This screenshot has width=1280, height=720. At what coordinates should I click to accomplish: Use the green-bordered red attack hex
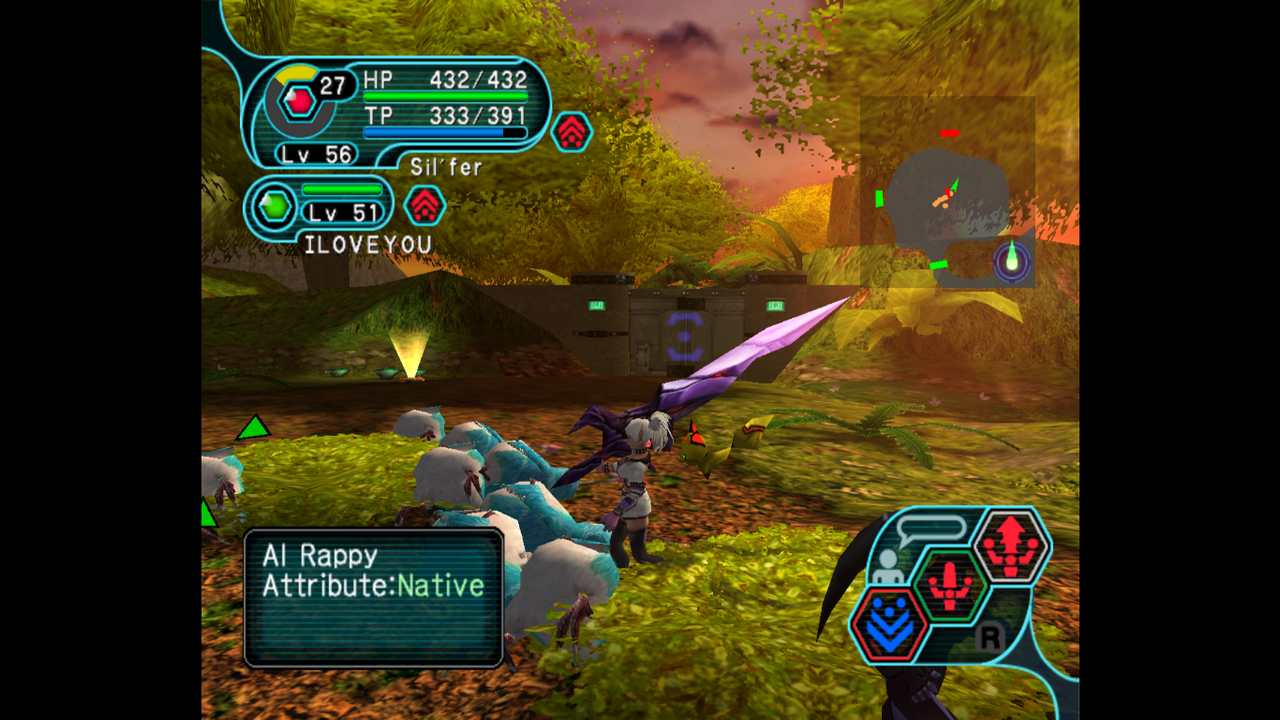point(950,585)
